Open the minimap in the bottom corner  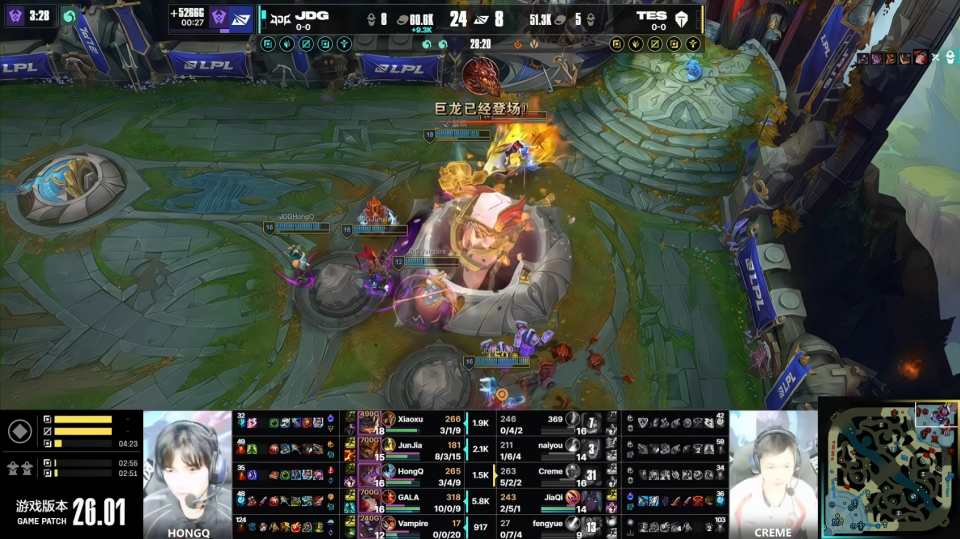888,468
